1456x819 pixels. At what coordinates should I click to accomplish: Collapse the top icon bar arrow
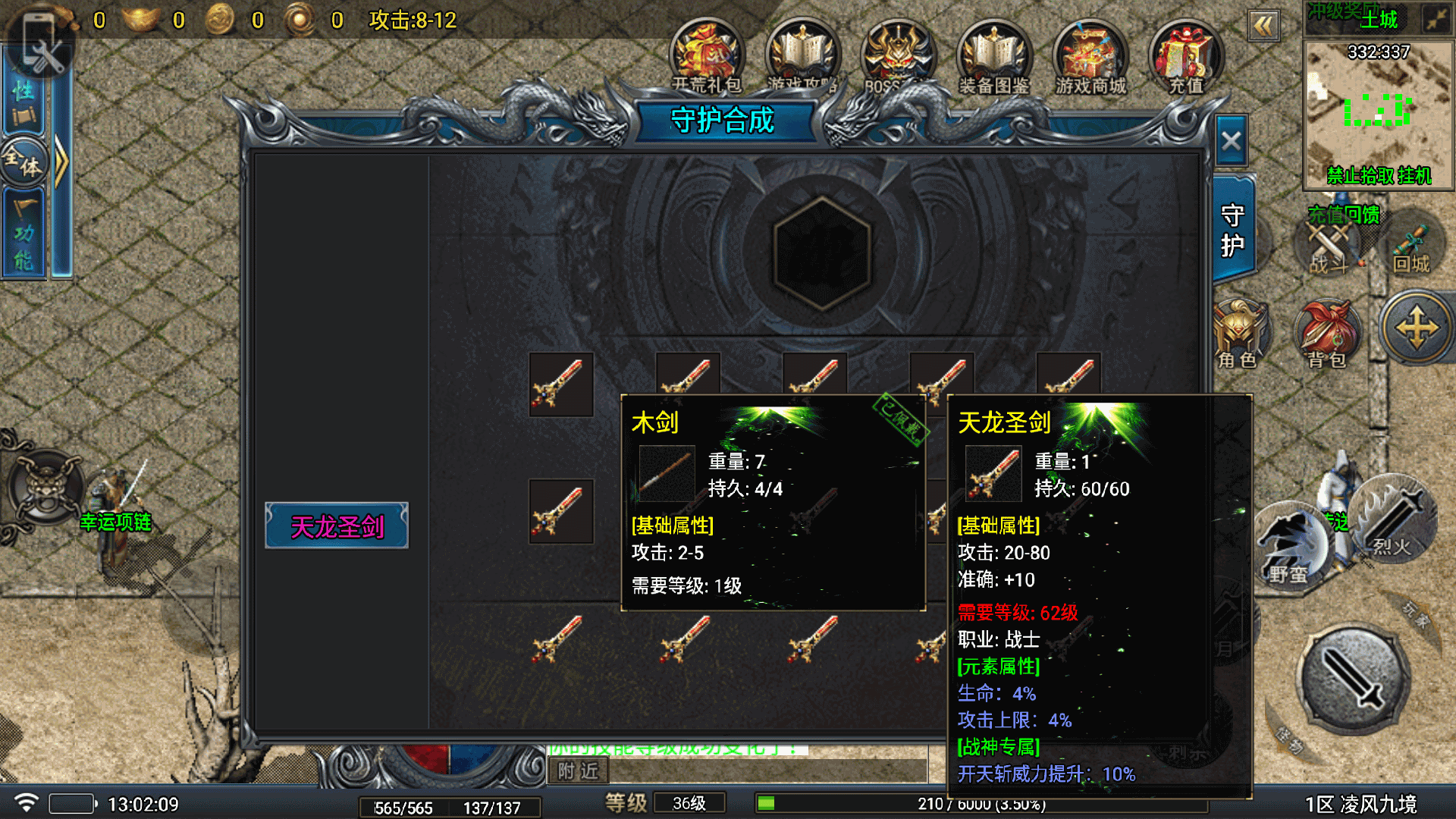(1263, 27)
